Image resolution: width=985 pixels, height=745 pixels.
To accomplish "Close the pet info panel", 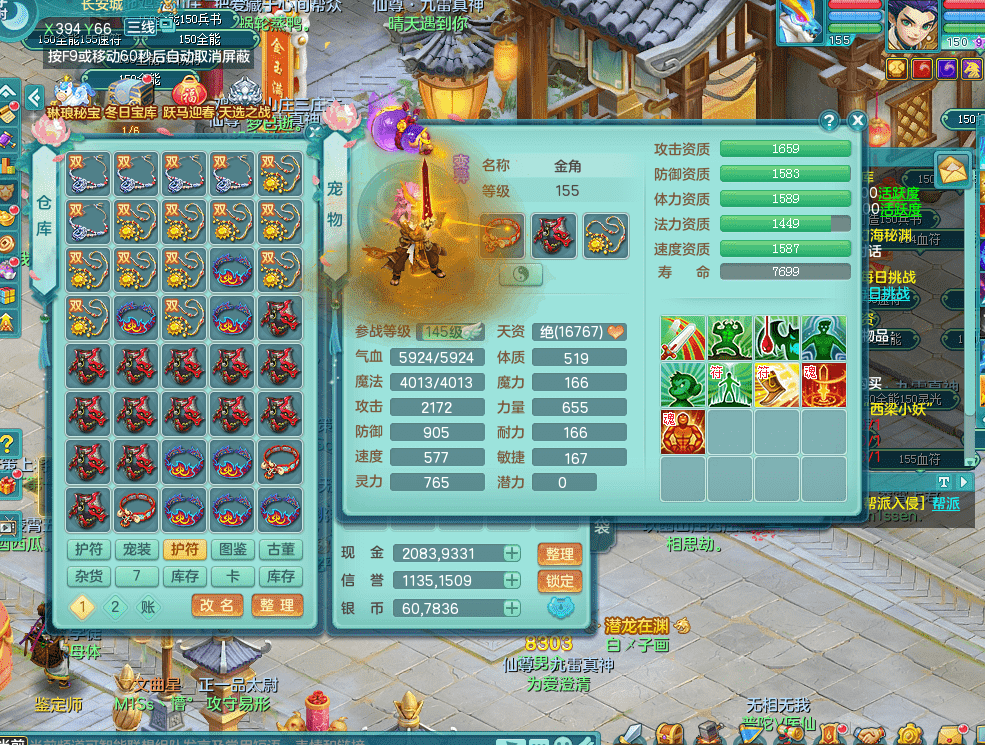I will point(857,121).
